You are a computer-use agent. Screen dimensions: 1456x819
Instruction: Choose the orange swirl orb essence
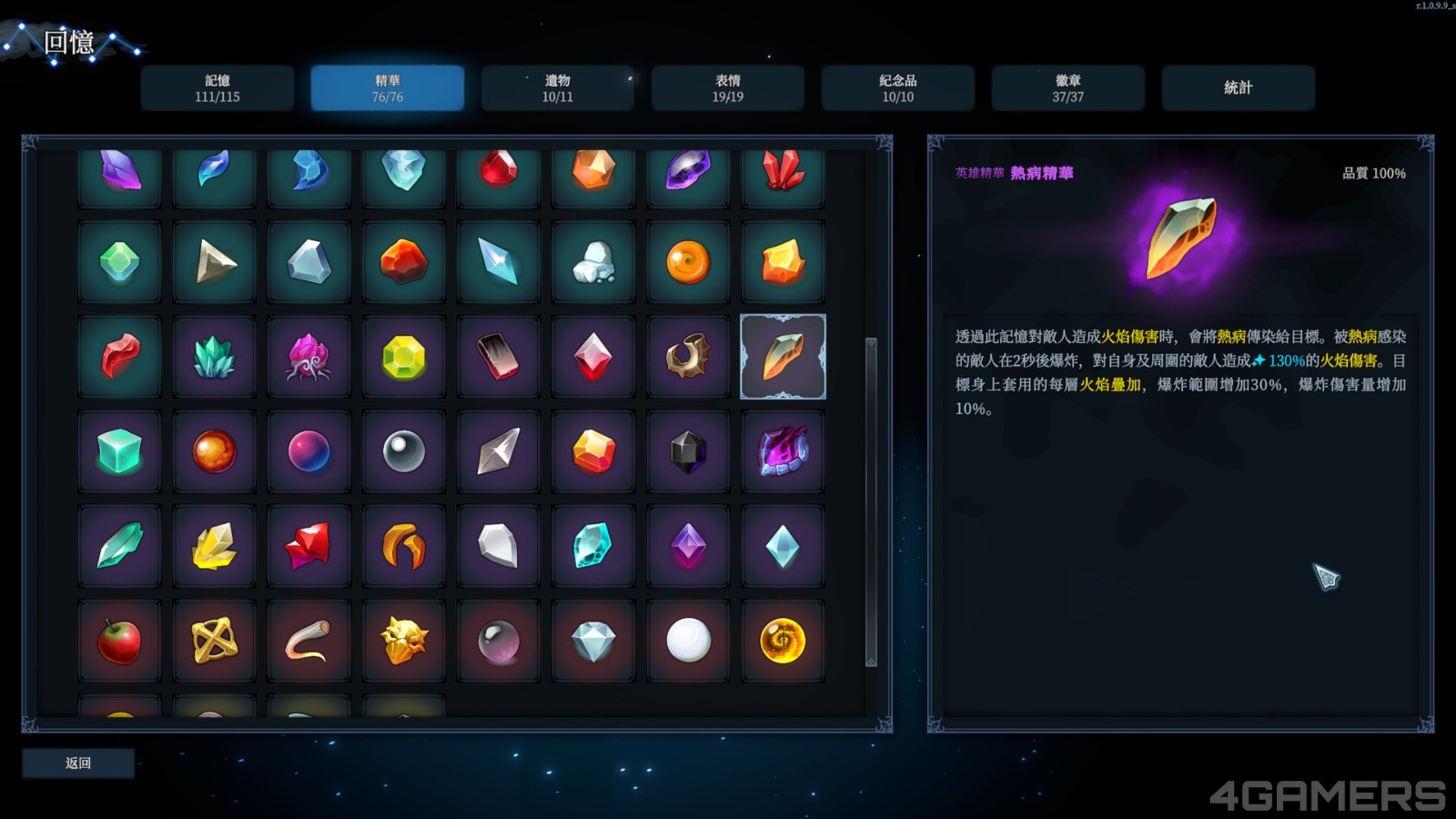(x=688, y=262)
